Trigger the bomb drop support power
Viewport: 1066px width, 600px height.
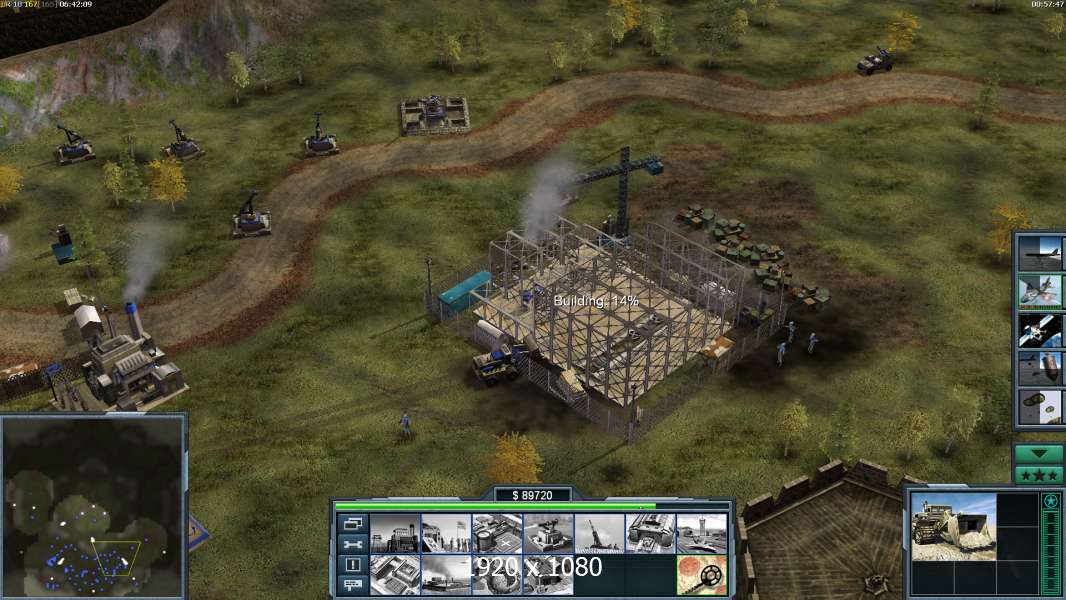[1040, 368]
